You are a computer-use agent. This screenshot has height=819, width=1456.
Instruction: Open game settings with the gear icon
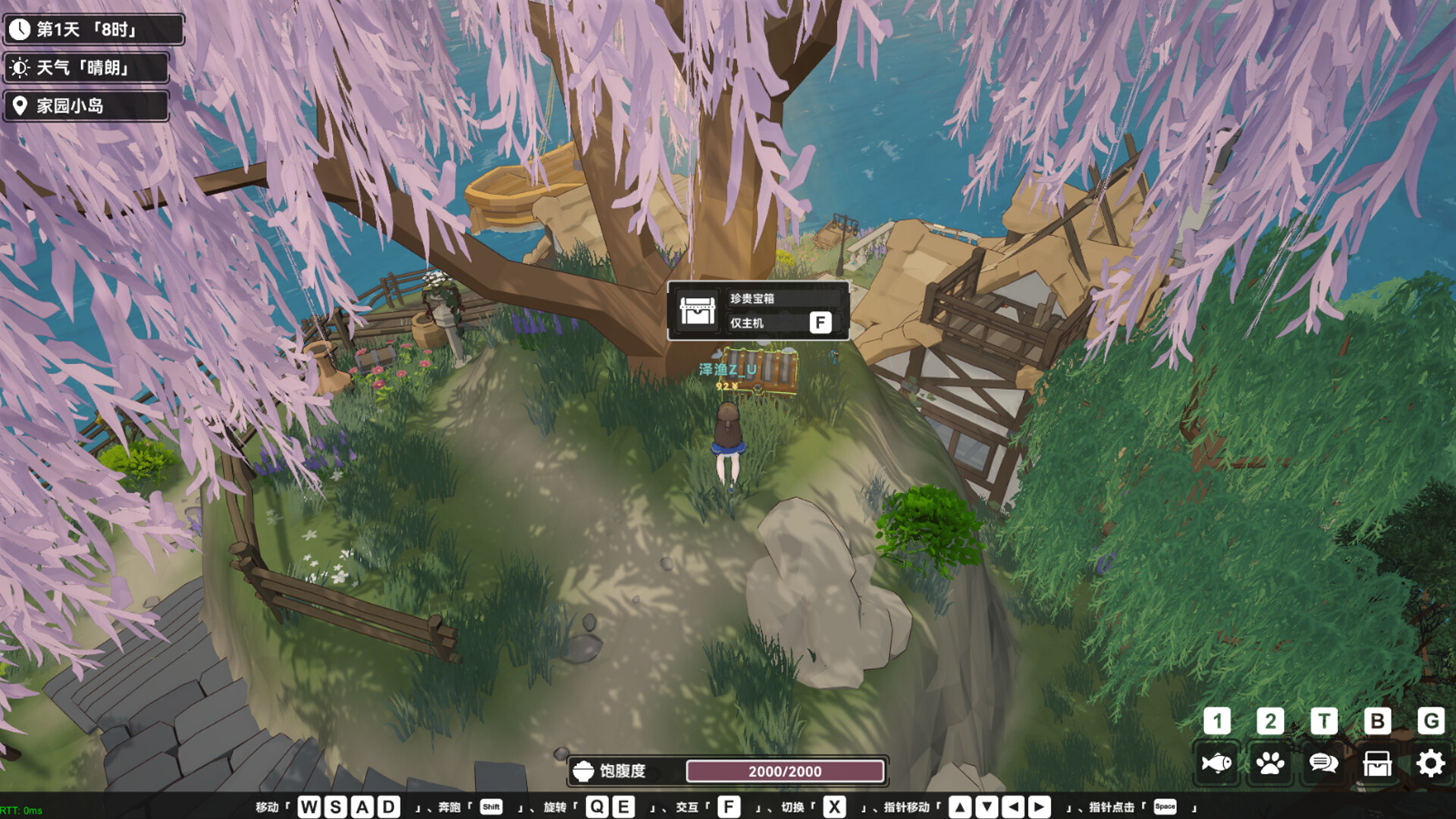[x=1429, y=764]
